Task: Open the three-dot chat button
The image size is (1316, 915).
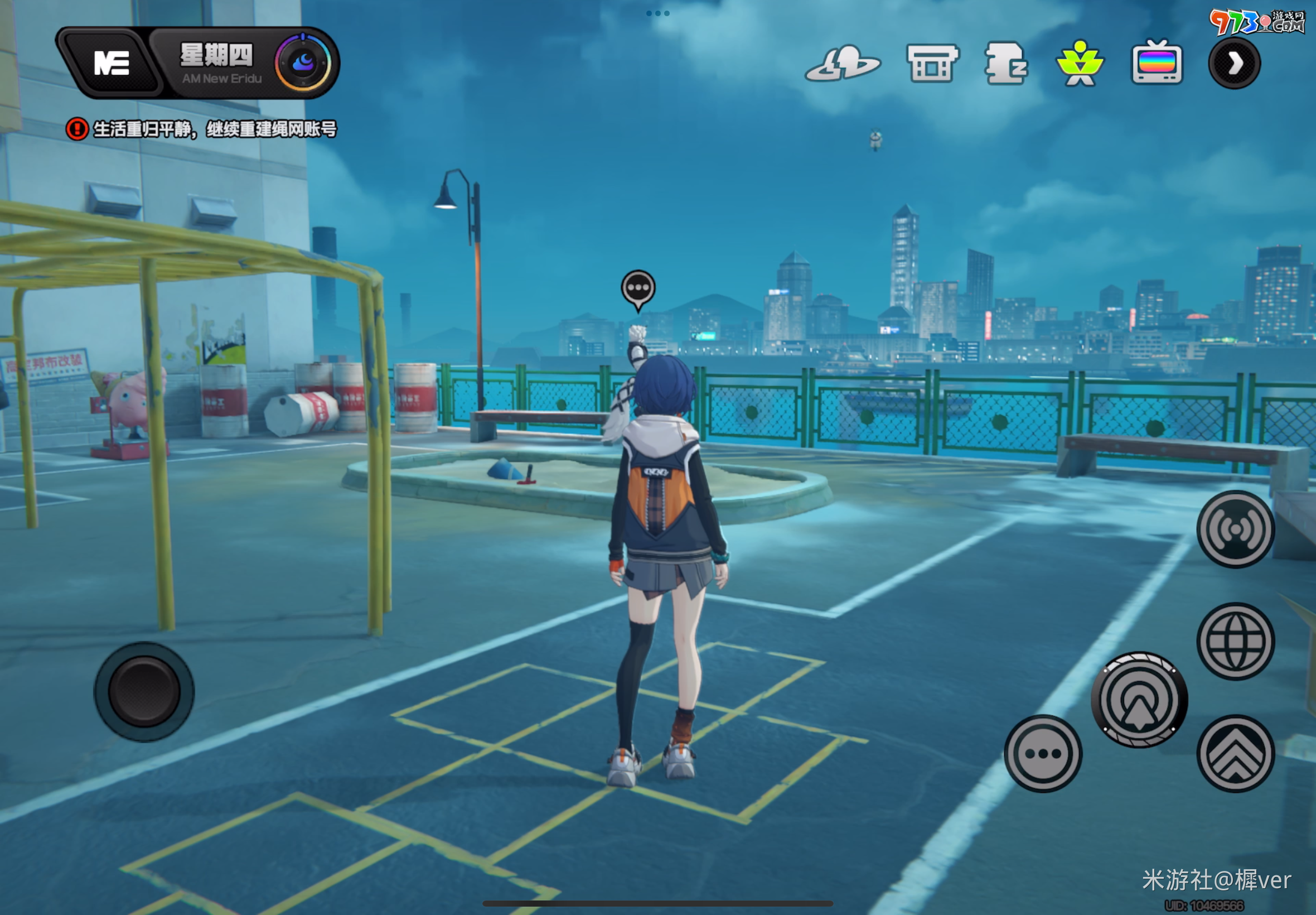Action: pyautogui.click(x=1043, y=753)
